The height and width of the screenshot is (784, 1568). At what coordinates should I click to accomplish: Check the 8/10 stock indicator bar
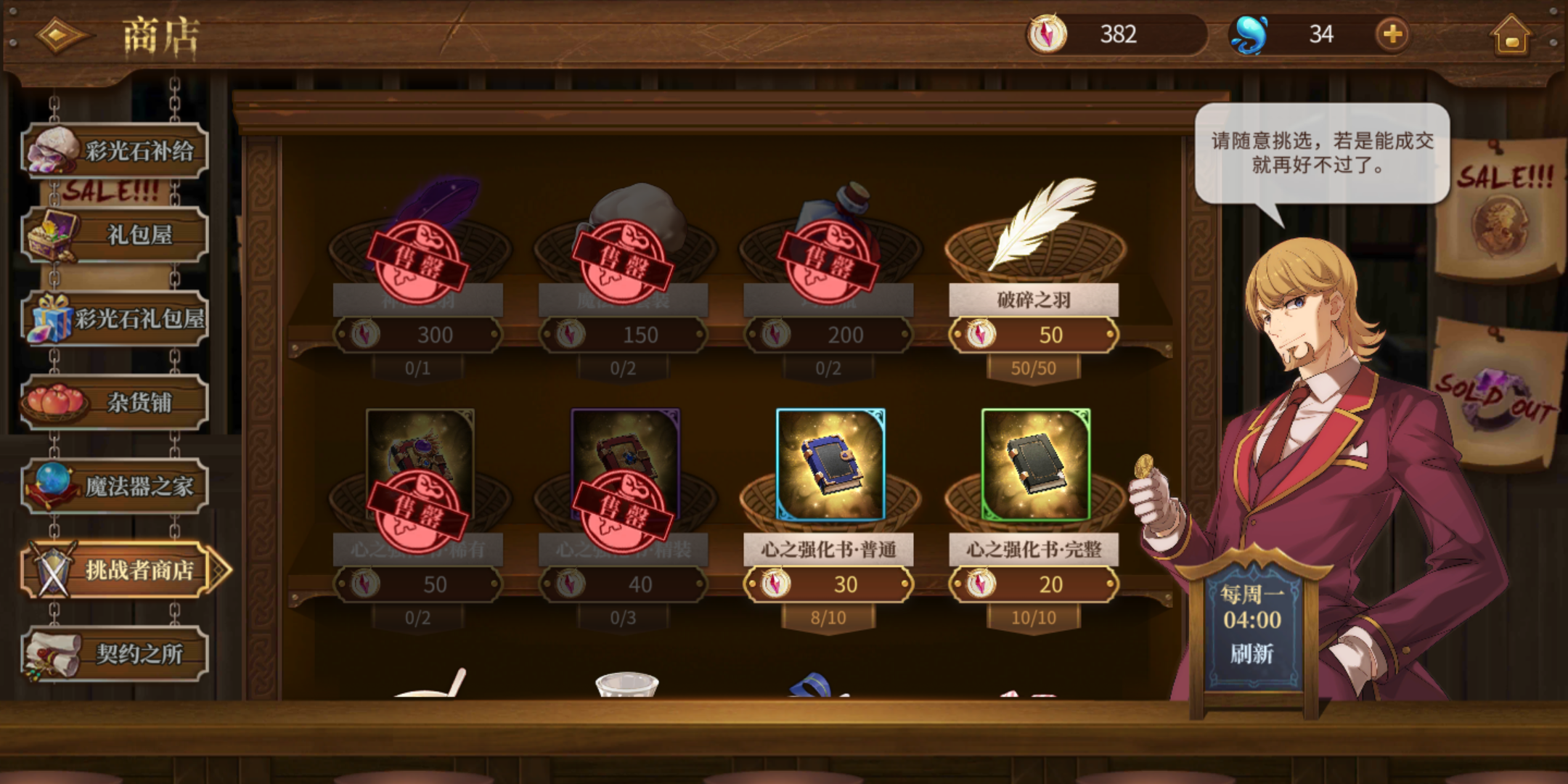[828, 616]
